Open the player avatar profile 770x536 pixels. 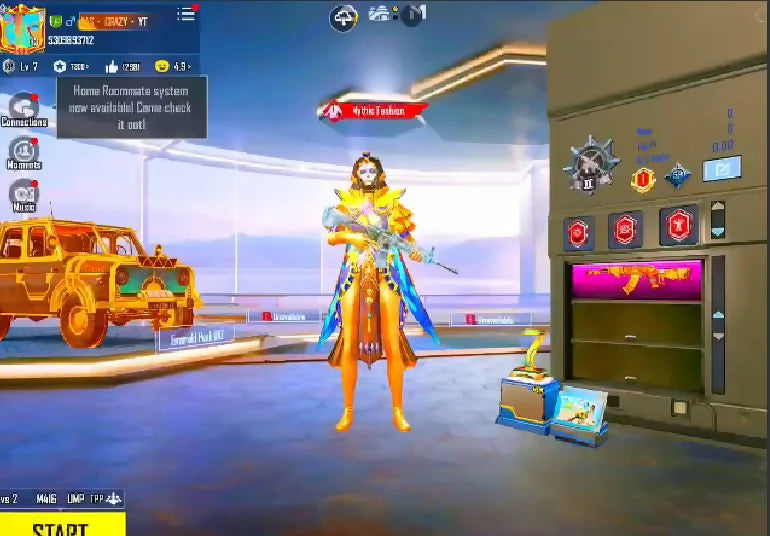pos(22,29)
